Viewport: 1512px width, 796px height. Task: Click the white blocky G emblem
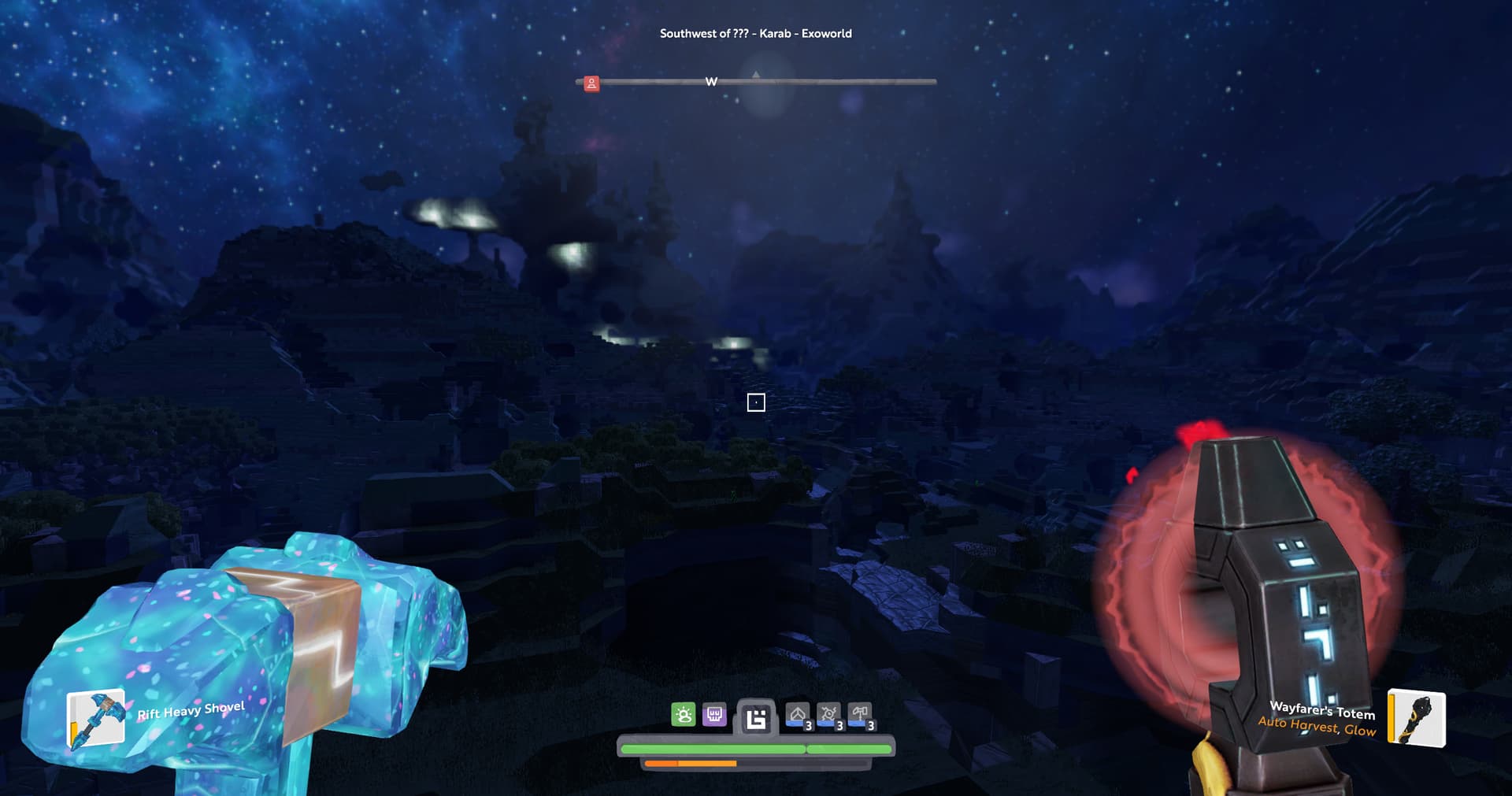coord(756,719)
